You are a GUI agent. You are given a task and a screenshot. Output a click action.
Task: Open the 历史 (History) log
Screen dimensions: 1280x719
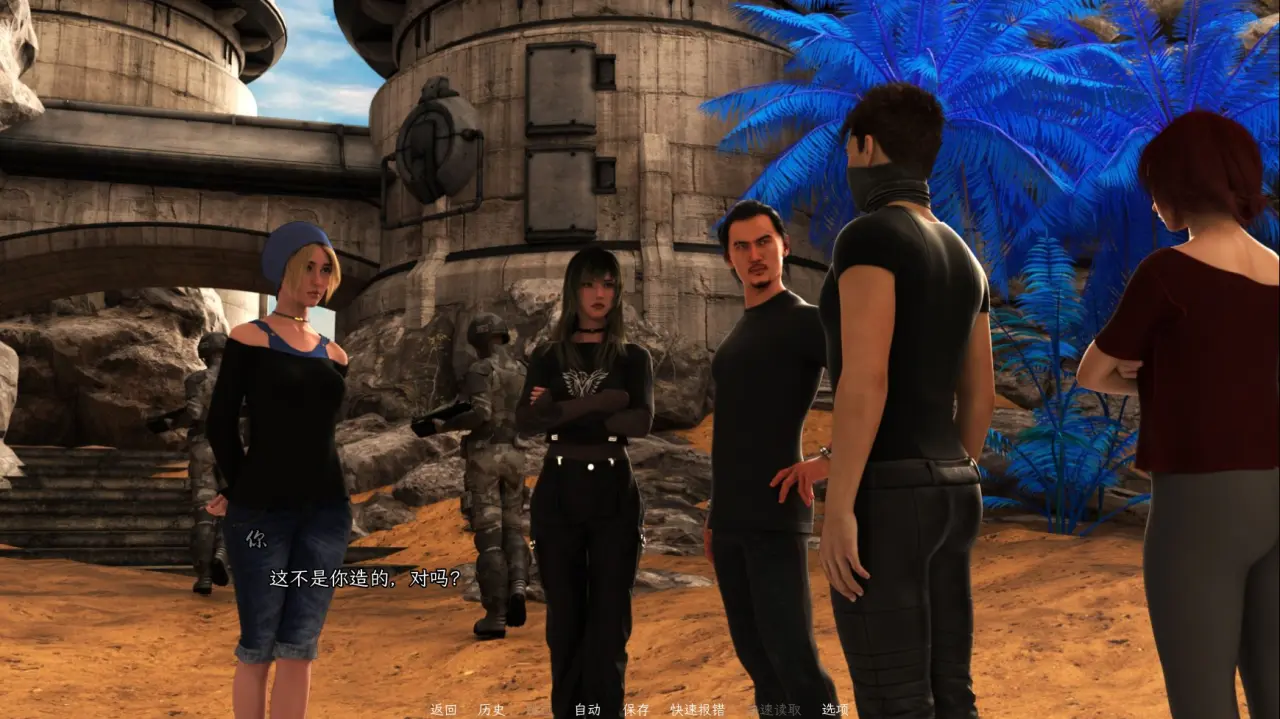coord(491,710)
